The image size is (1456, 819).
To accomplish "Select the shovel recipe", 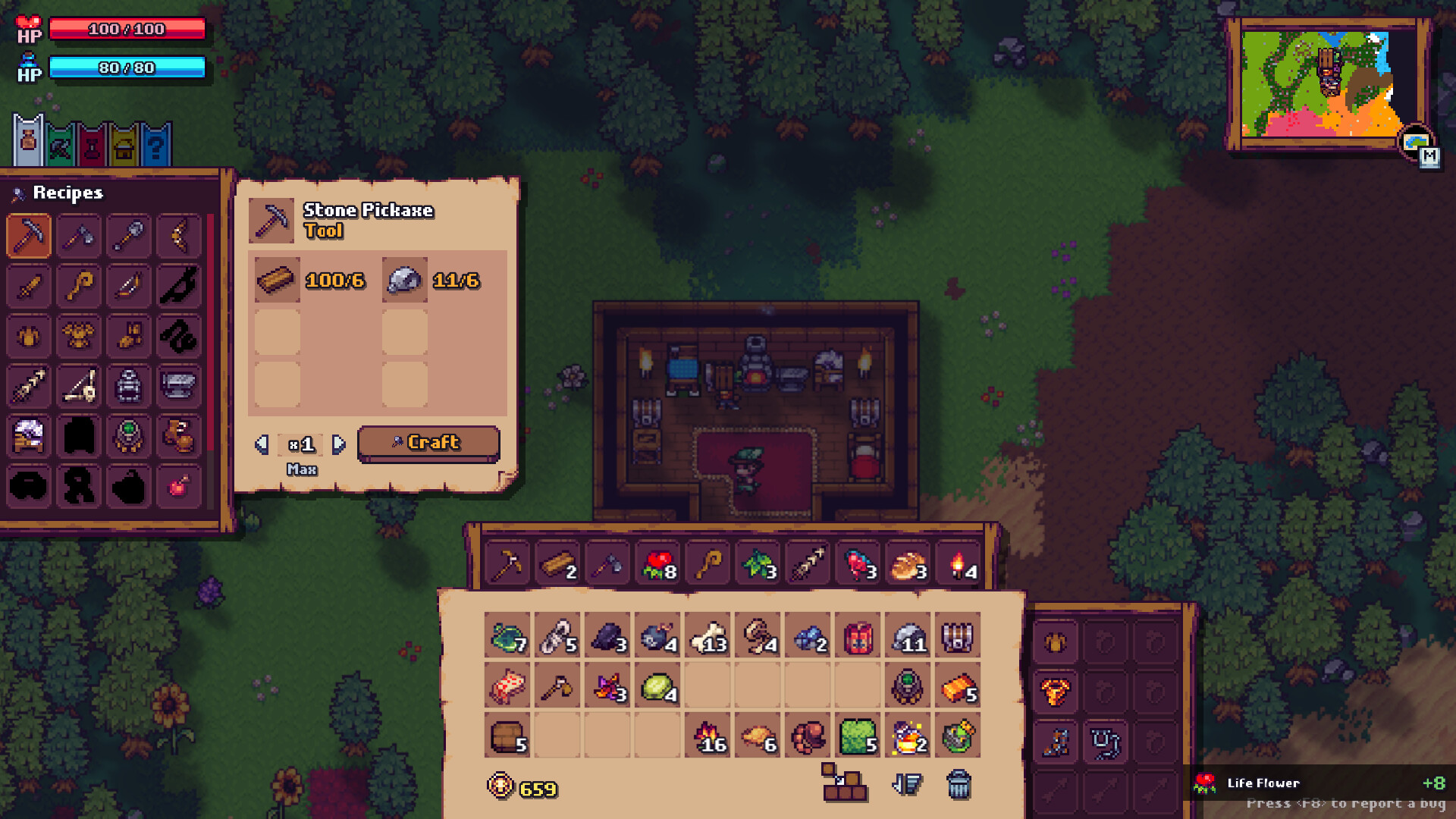I will pyautogui.click(x=129, y=236).
